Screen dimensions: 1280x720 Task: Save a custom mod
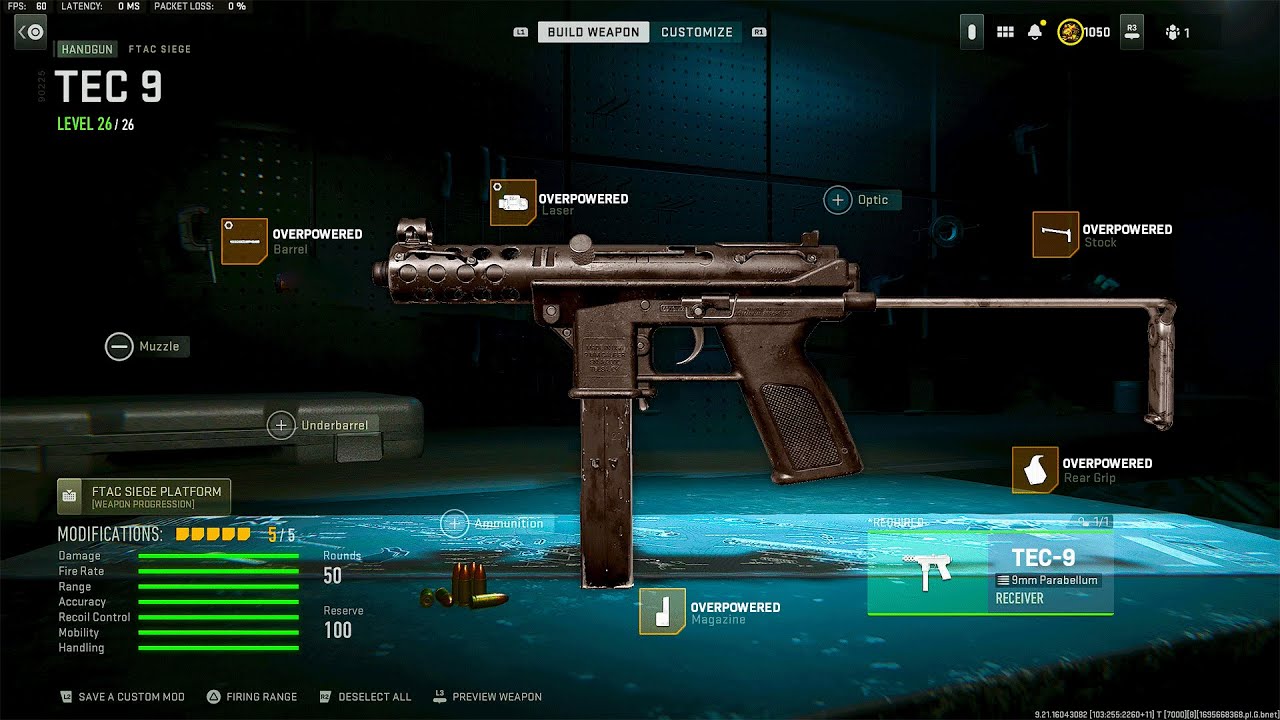121,697
